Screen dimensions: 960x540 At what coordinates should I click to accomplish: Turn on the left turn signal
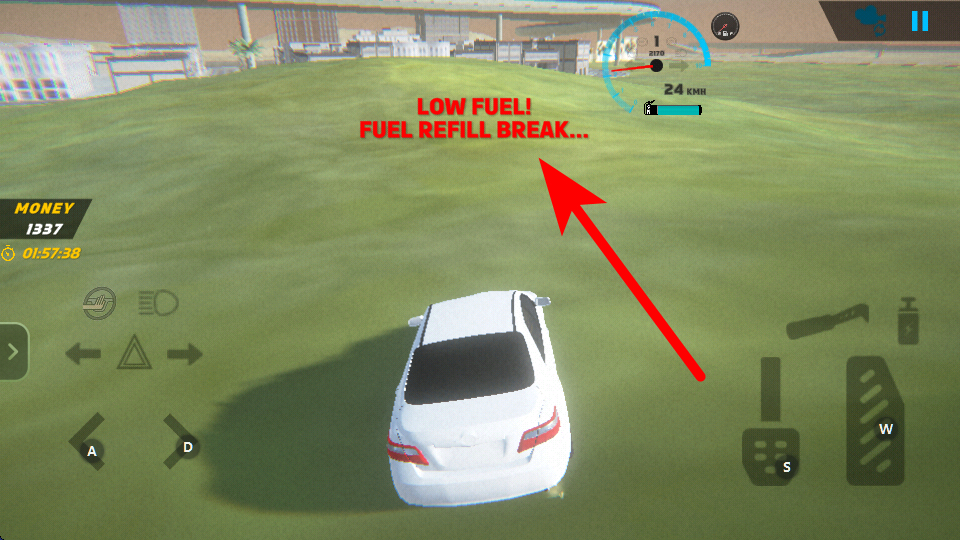(82, 353)
